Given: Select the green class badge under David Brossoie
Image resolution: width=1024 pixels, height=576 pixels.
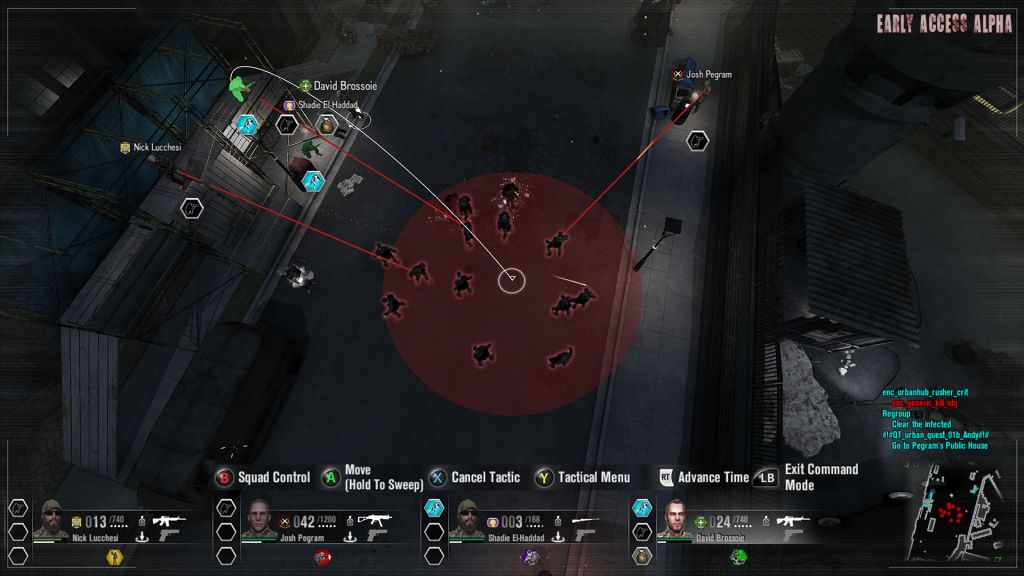Looking at the screenshot, I should tap(737, 557).
